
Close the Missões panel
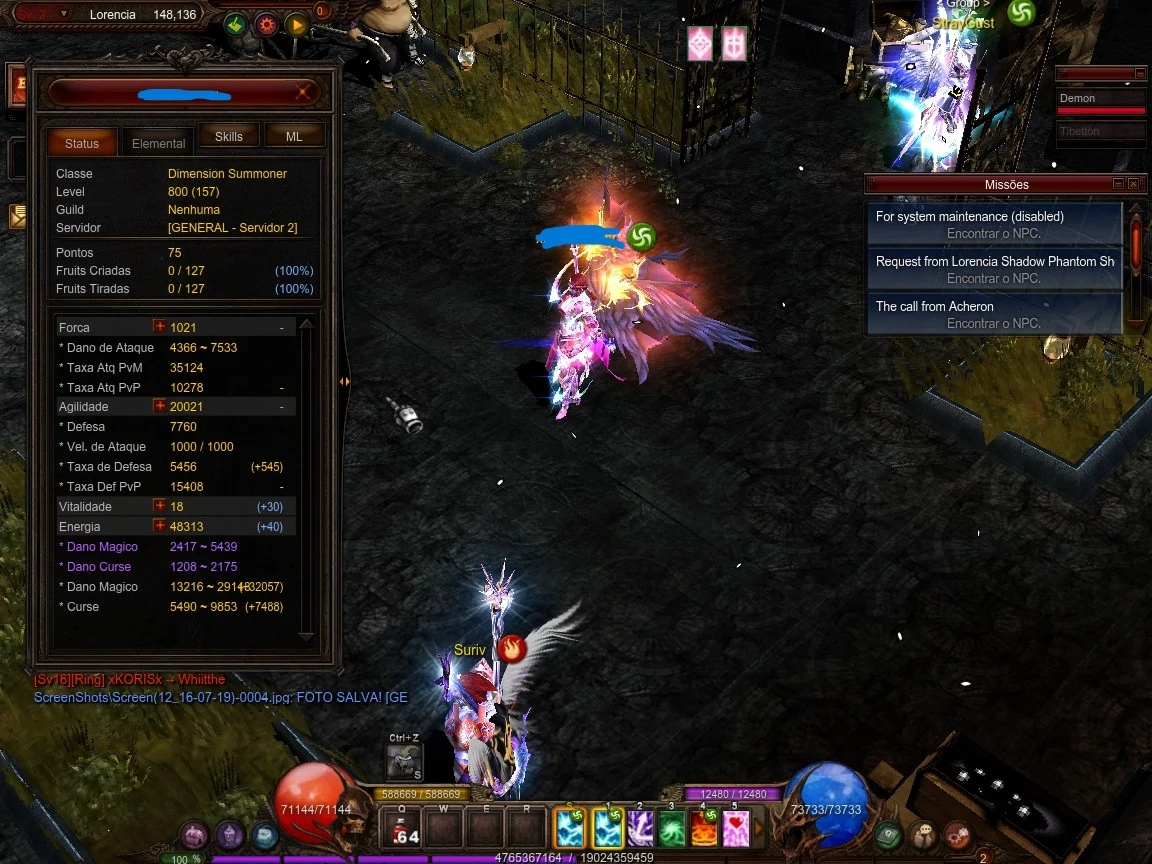(1133, 184)
